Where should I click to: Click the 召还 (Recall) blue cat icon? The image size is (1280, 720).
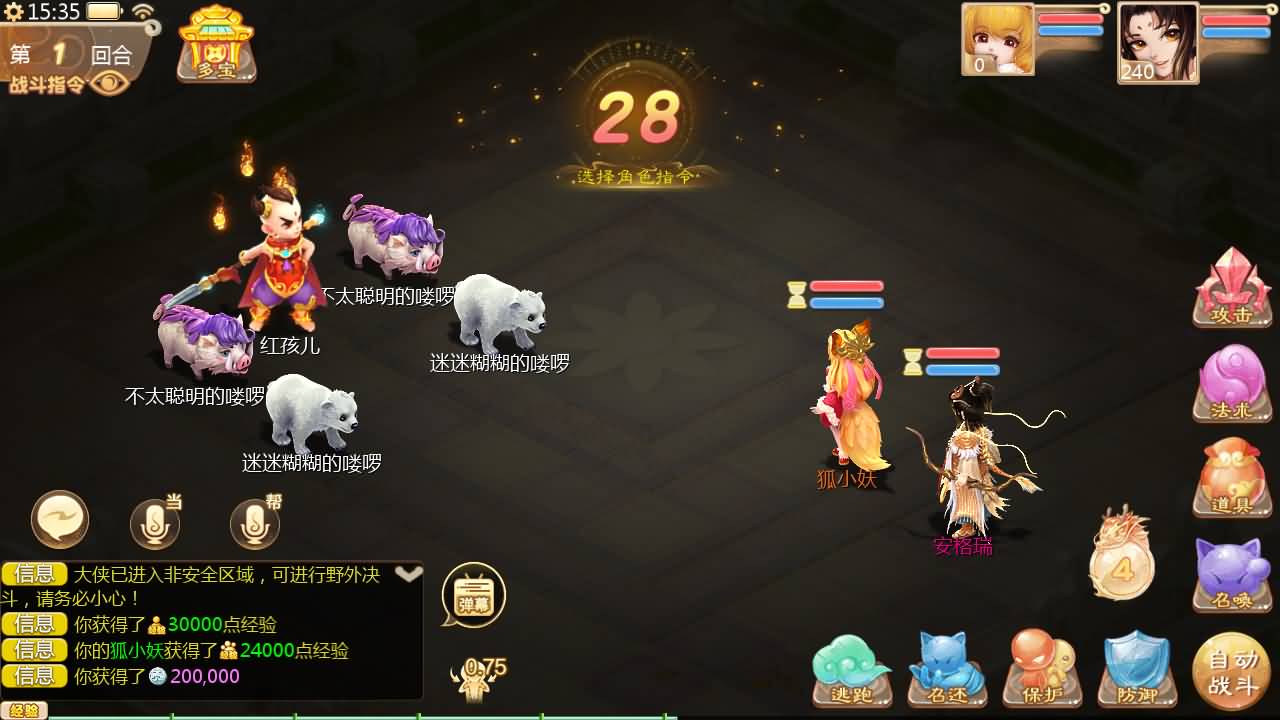click(x=945, y=667)
